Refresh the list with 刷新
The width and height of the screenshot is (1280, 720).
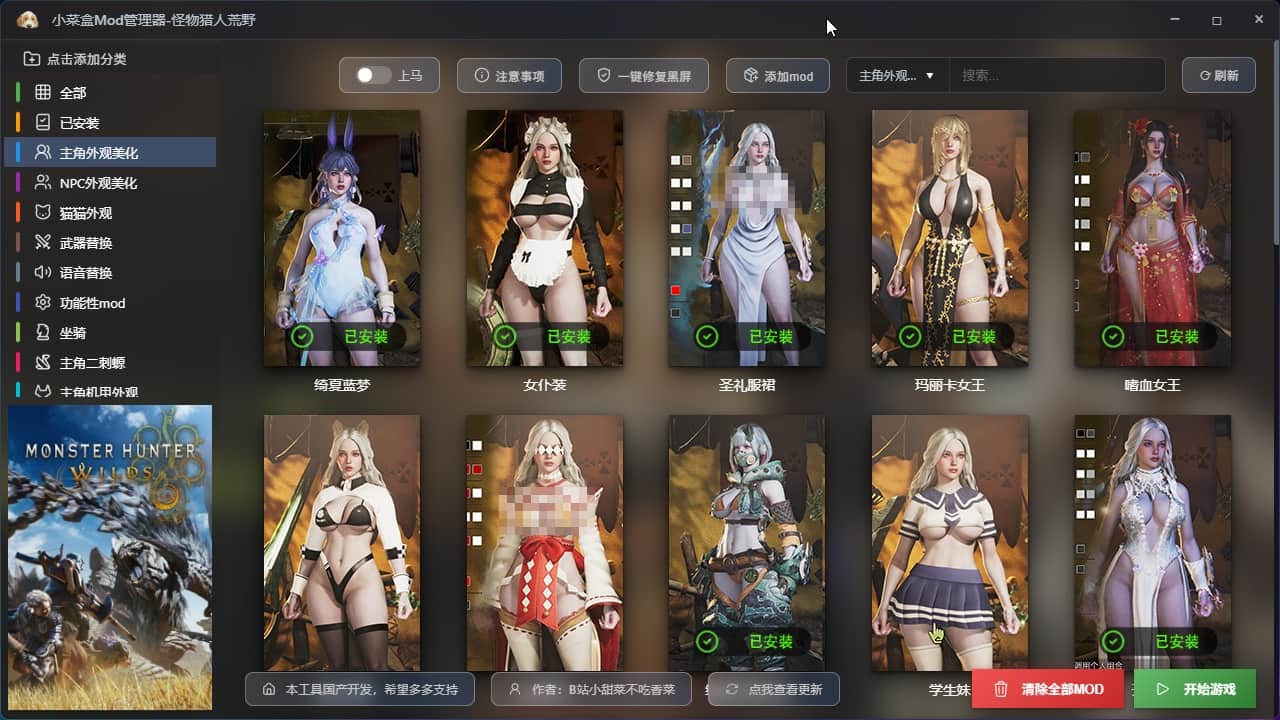pyautogui.click(x=1218, y=75)
